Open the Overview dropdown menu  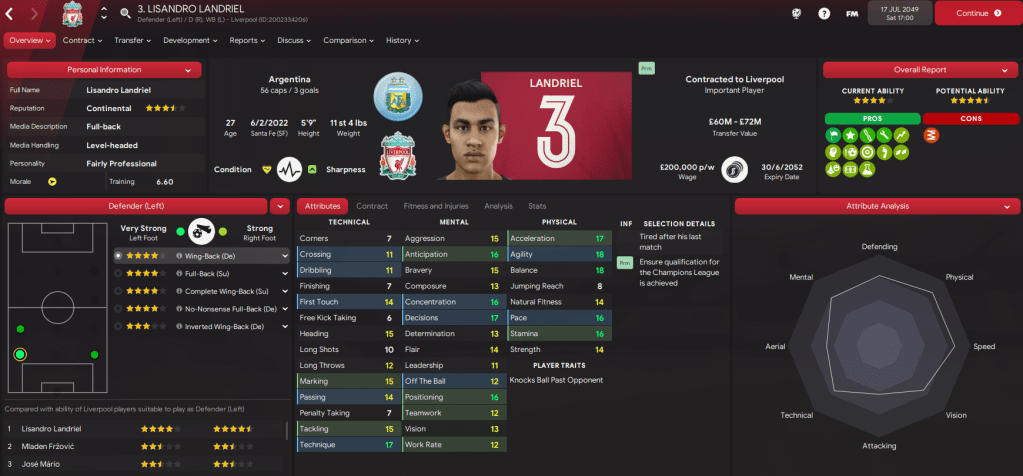28,41
